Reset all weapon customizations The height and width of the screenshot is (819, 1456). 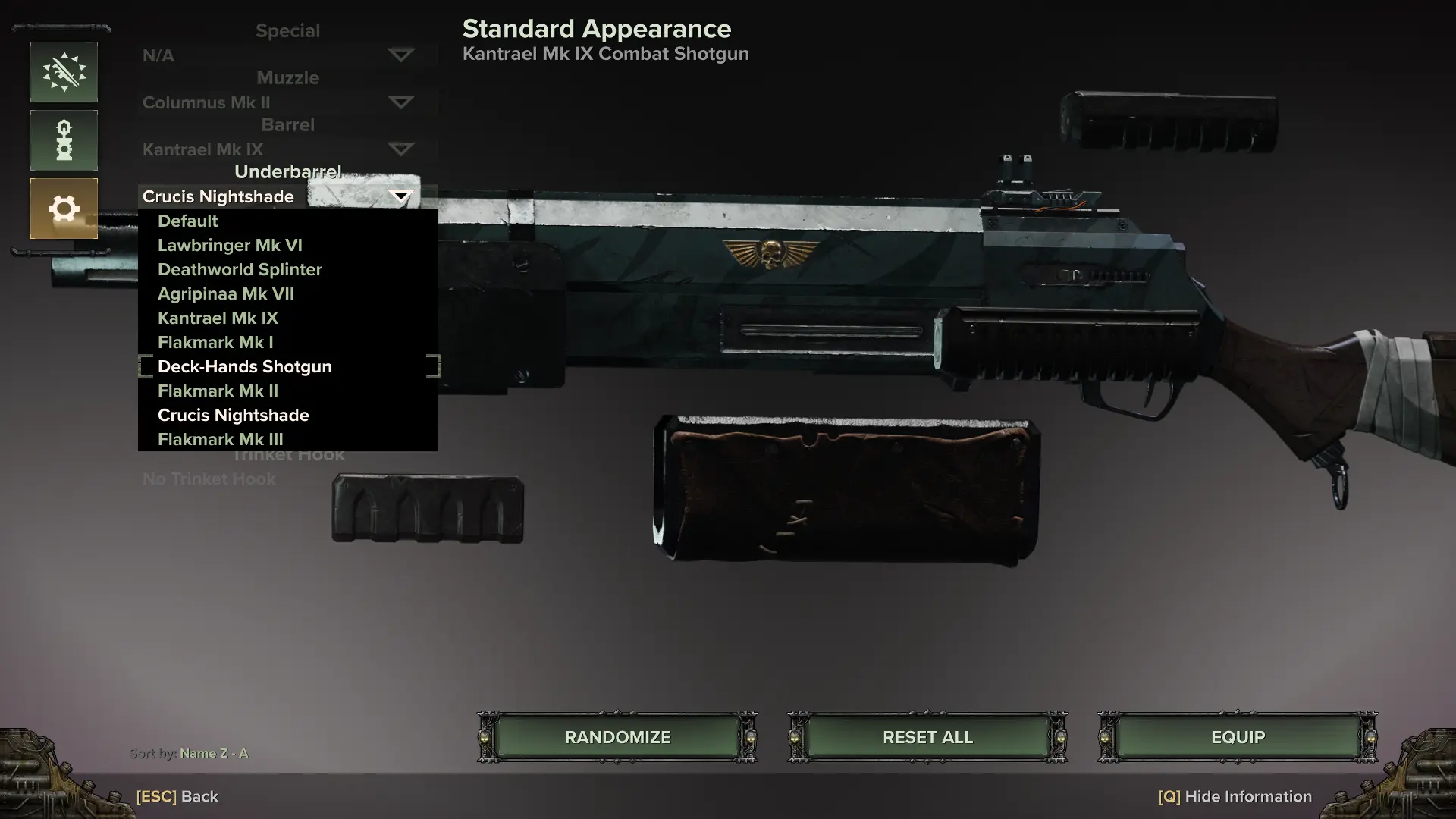927,737
